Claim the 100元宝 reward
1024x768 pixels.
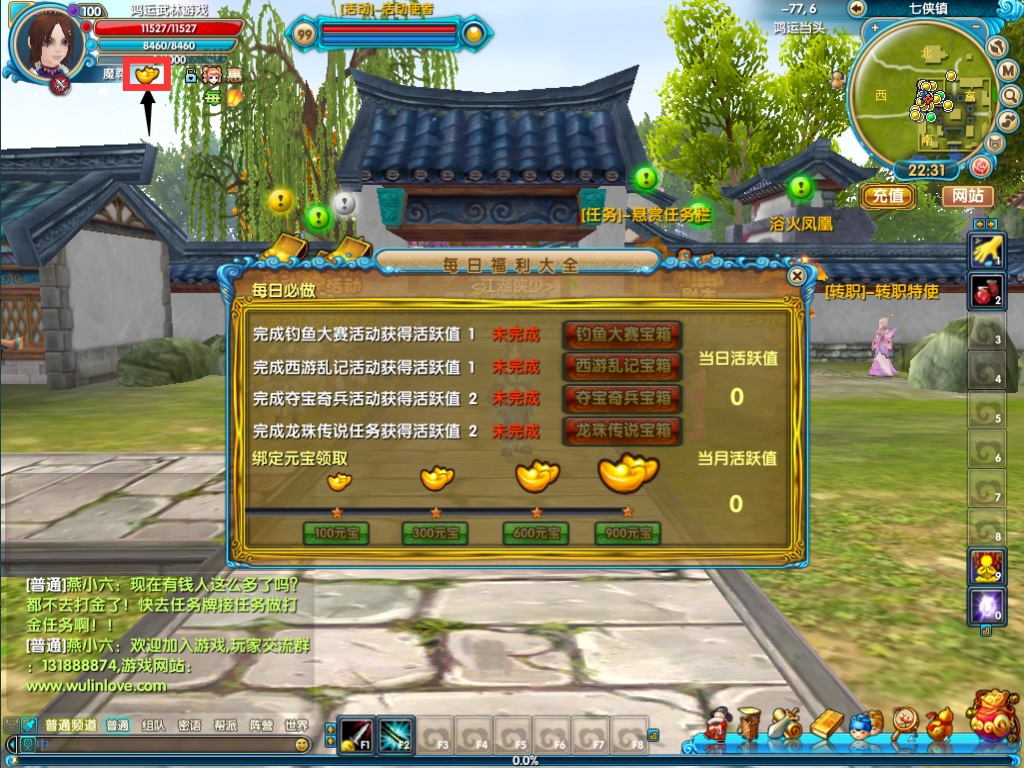pos(336,534)
